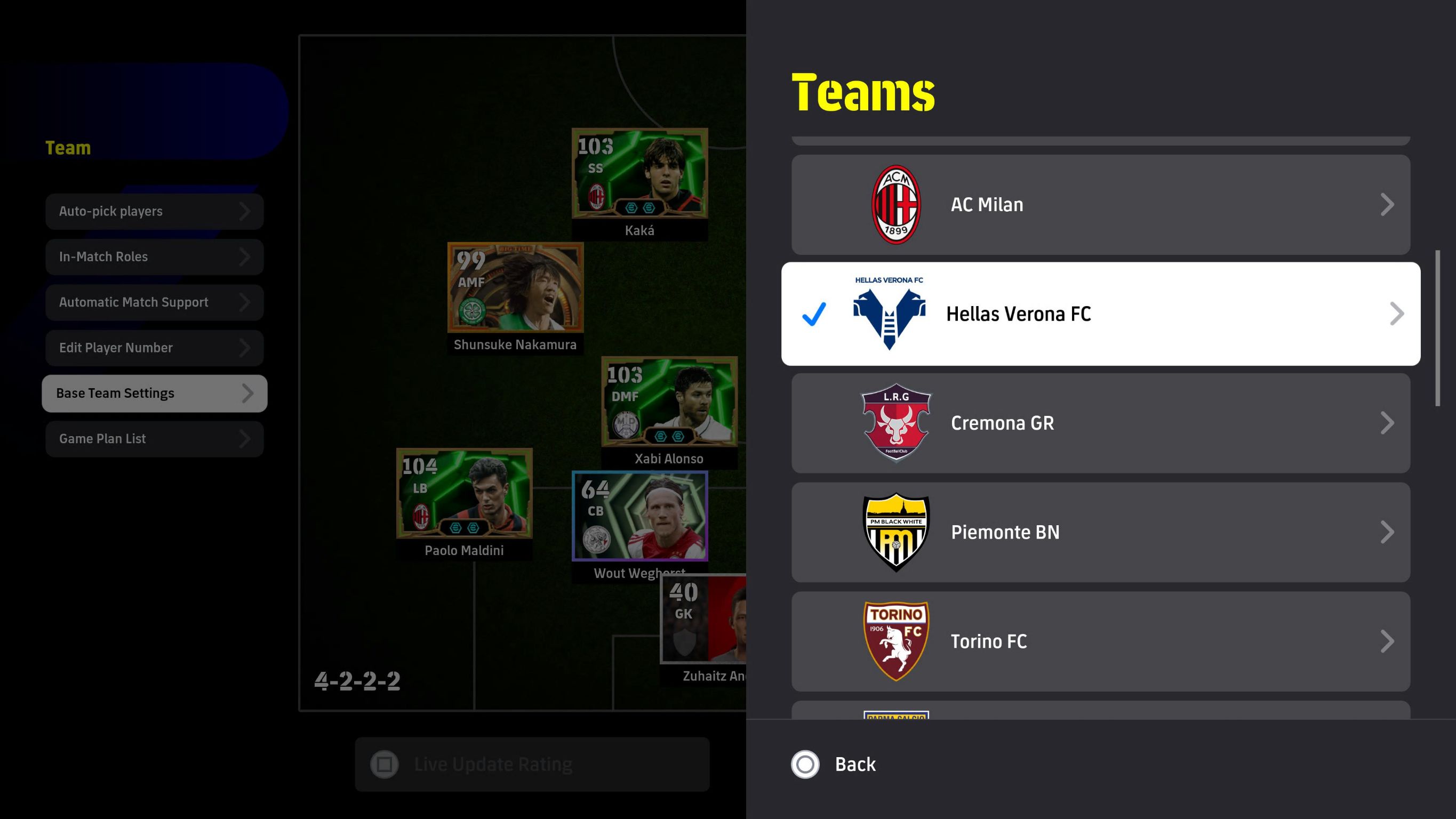
Task: Open Auto-pick players option
Action: (154, 211)
